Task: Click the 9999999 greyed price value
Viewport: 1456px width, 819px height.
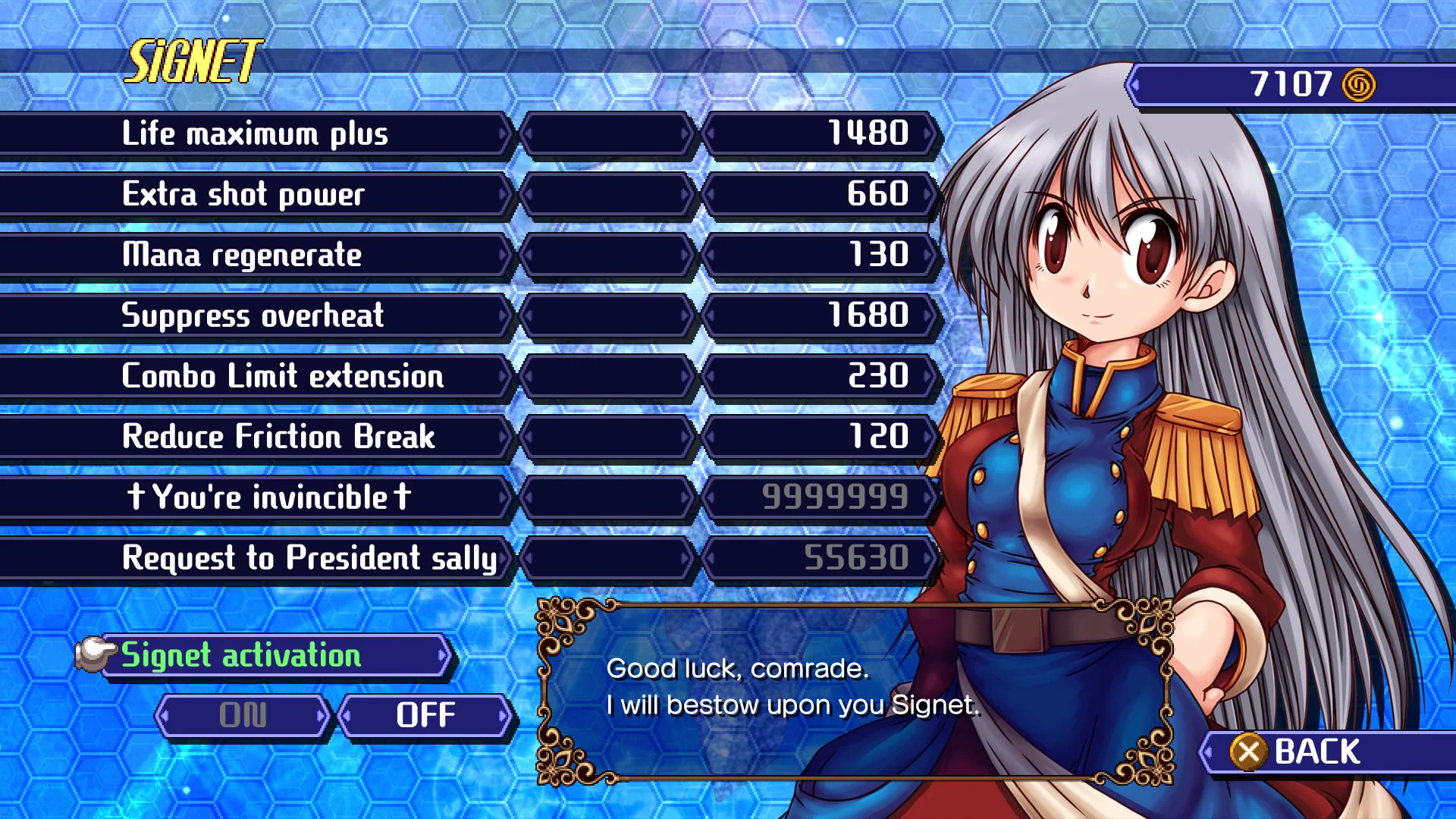Action: pyautogui.click(x=823, y=497)
